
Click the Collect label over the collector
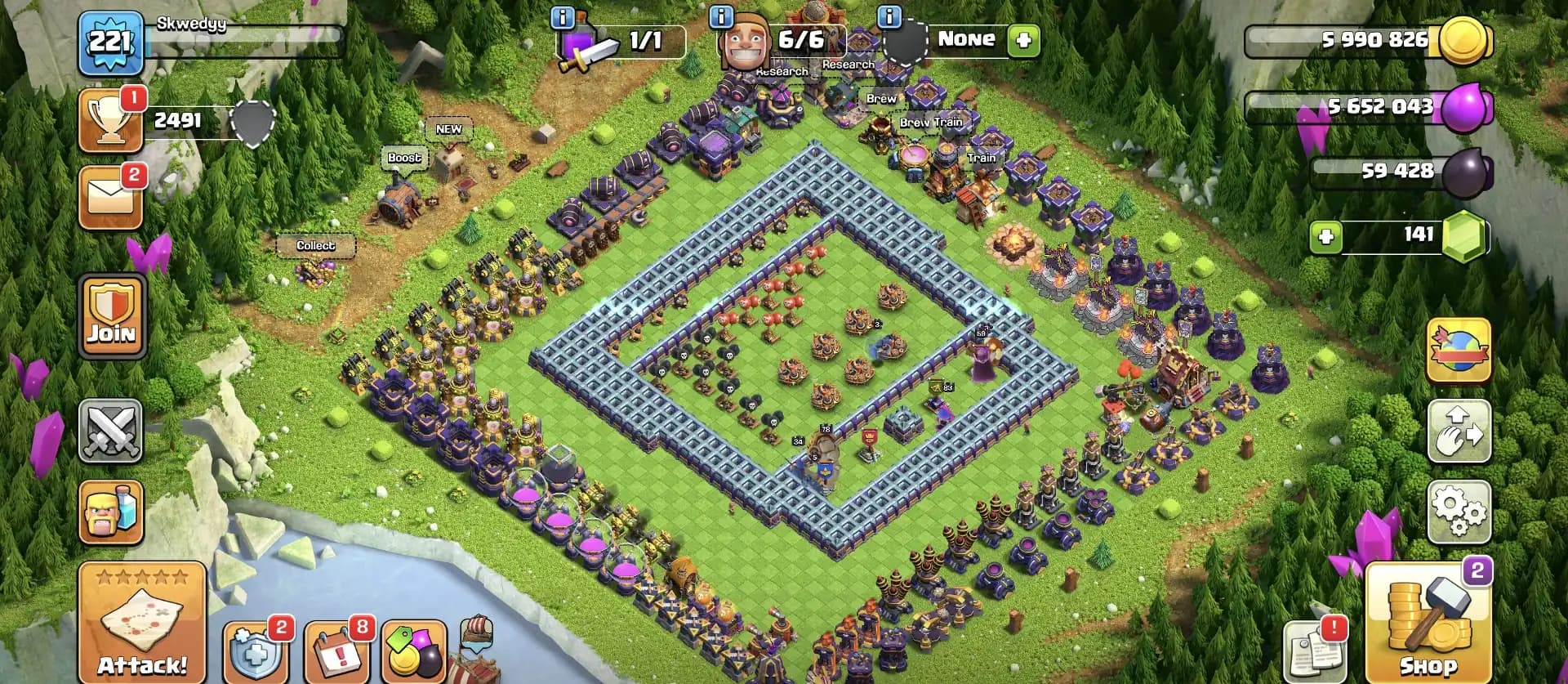tap(315, 246)
